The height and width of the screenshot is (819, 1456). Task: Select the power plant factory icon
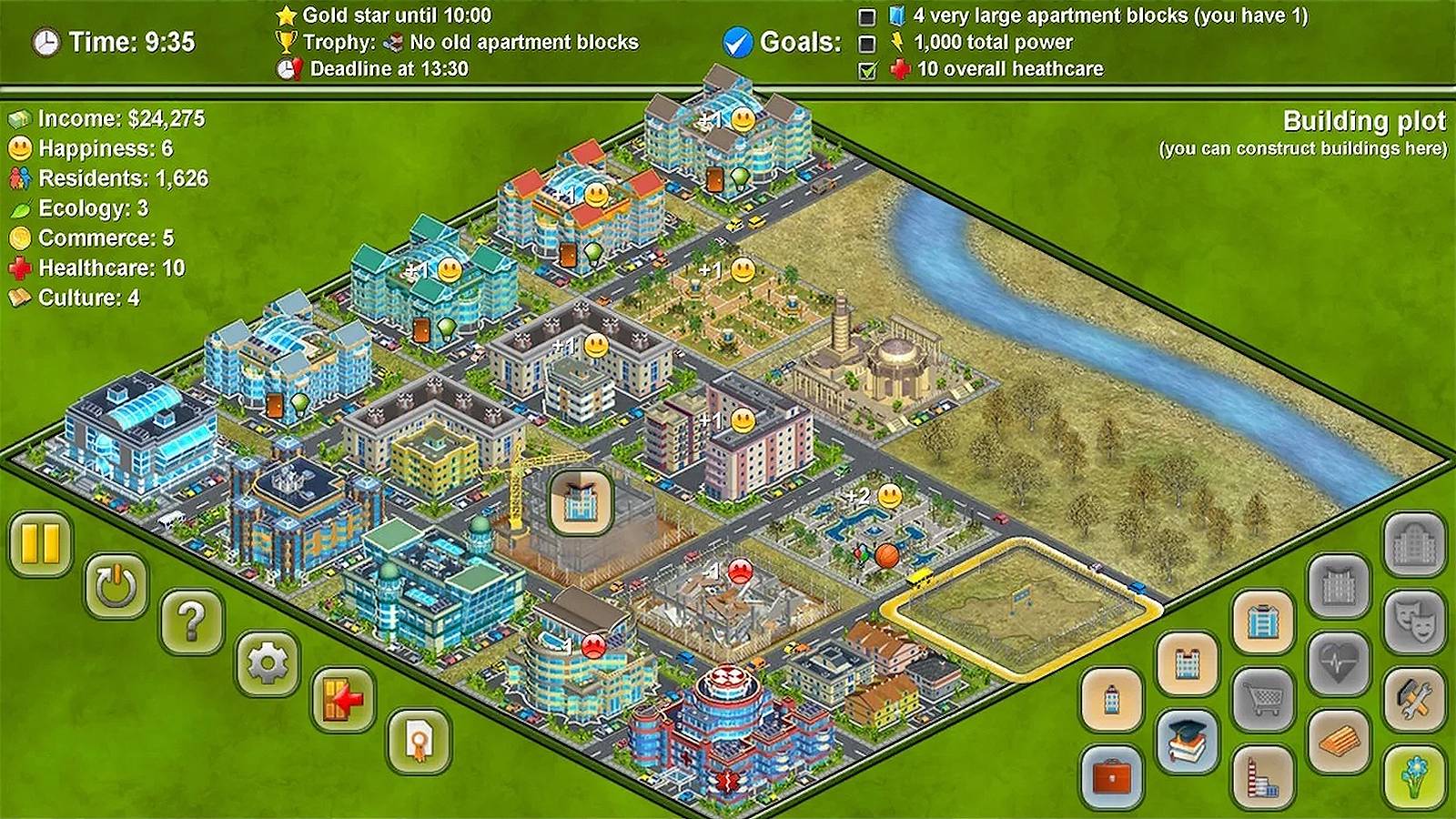tap(1261, 777)
